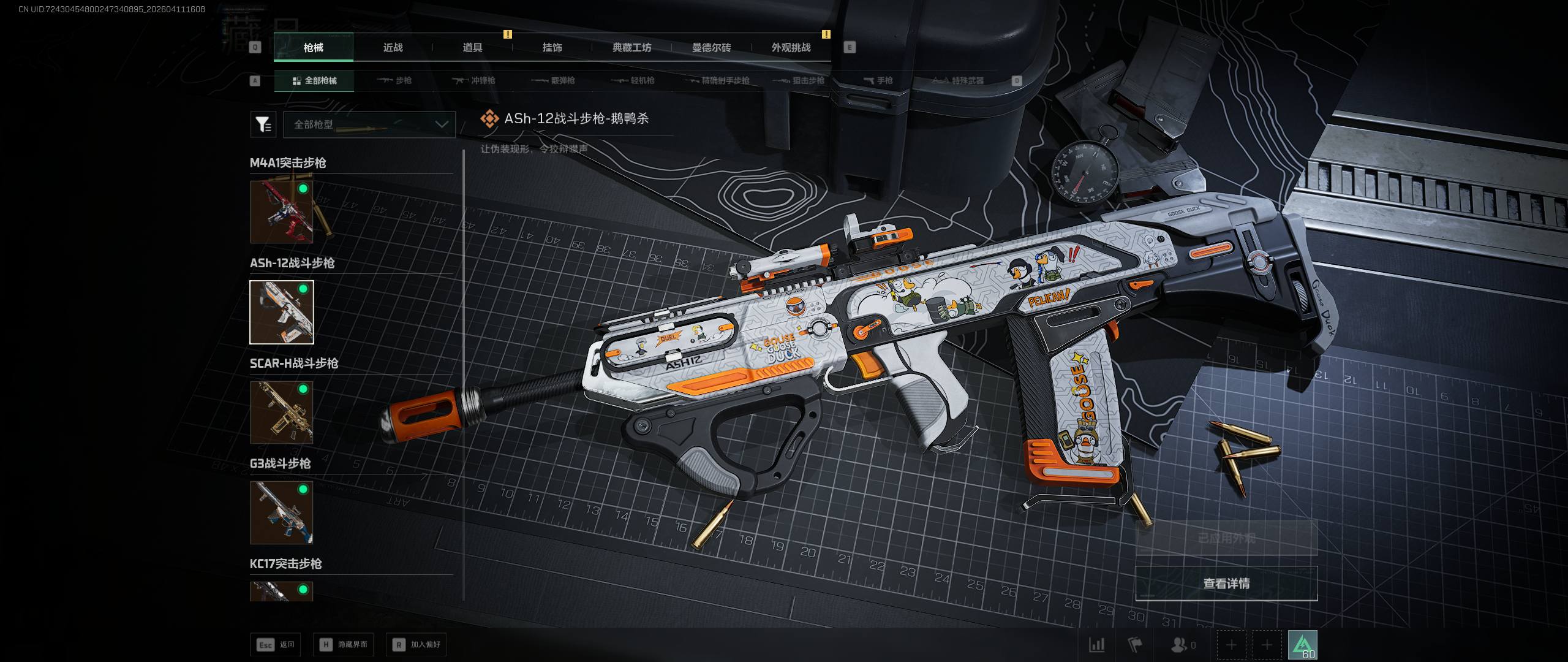Switch to the 近战 melee tab
The image size is (1568, 662).
393,47
